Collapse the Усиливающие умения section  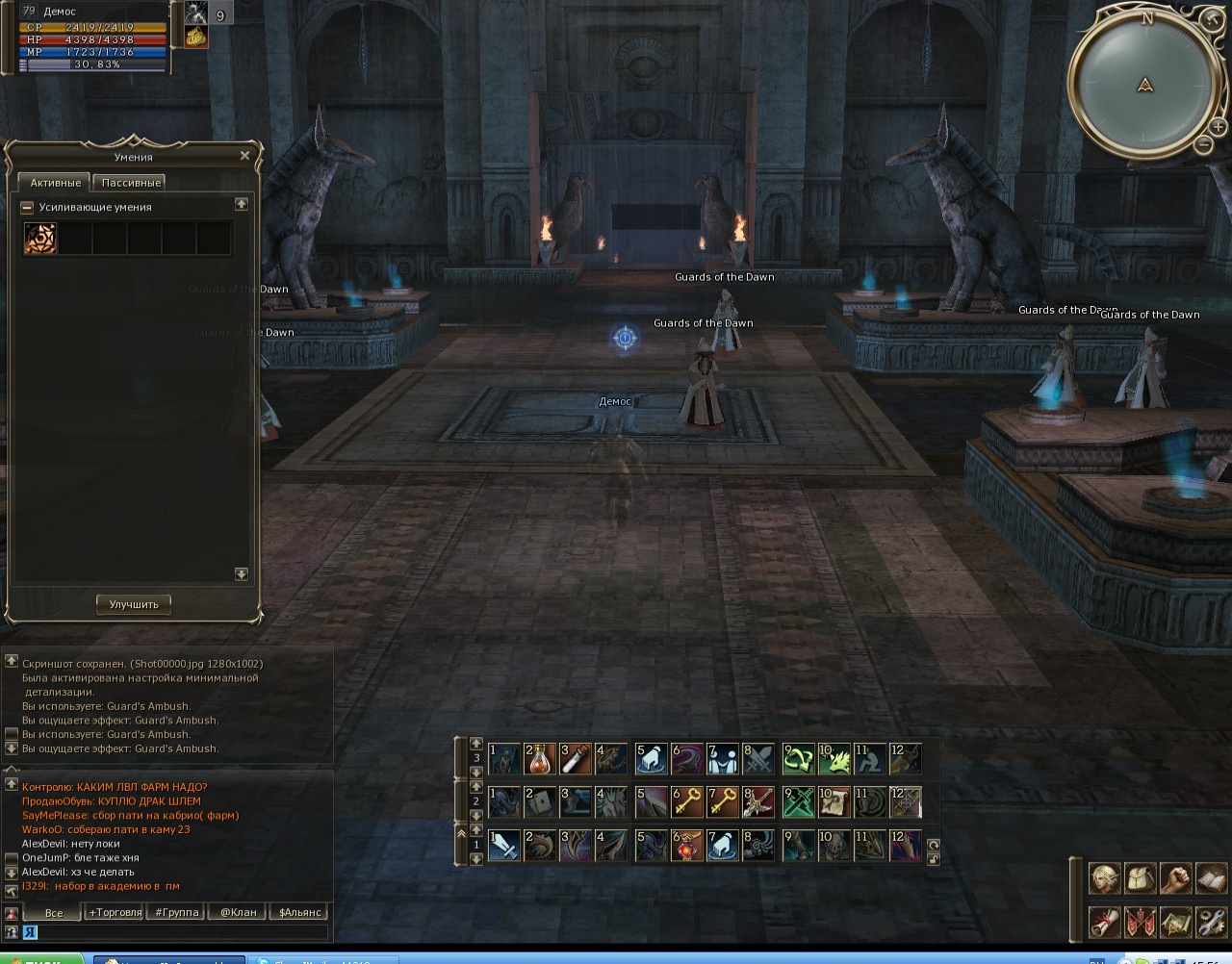[x=28, y=207]
